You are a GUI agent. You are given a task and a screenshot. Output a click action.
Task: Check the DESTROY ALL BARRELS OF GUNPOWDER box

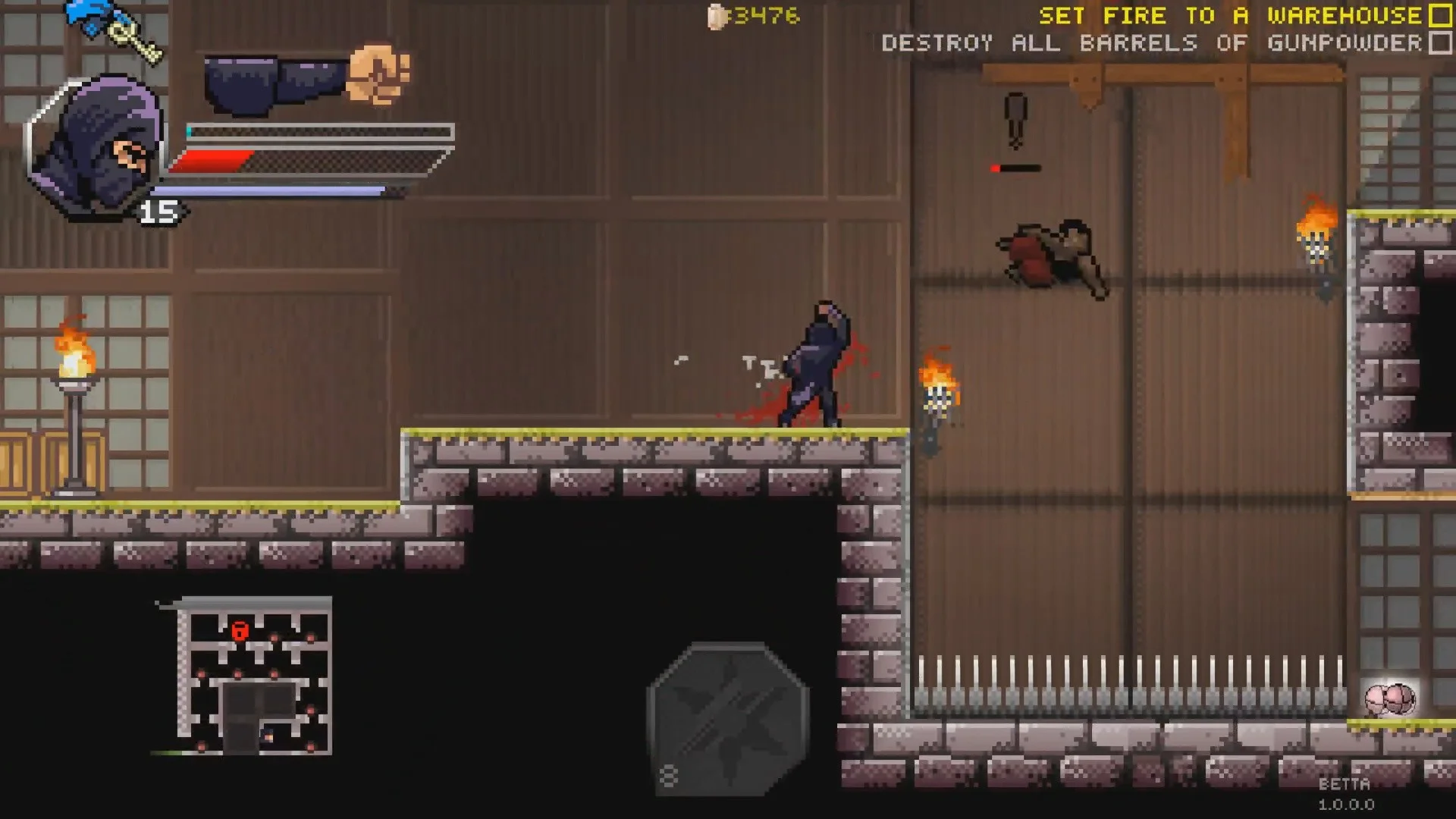click(1436, 43)
